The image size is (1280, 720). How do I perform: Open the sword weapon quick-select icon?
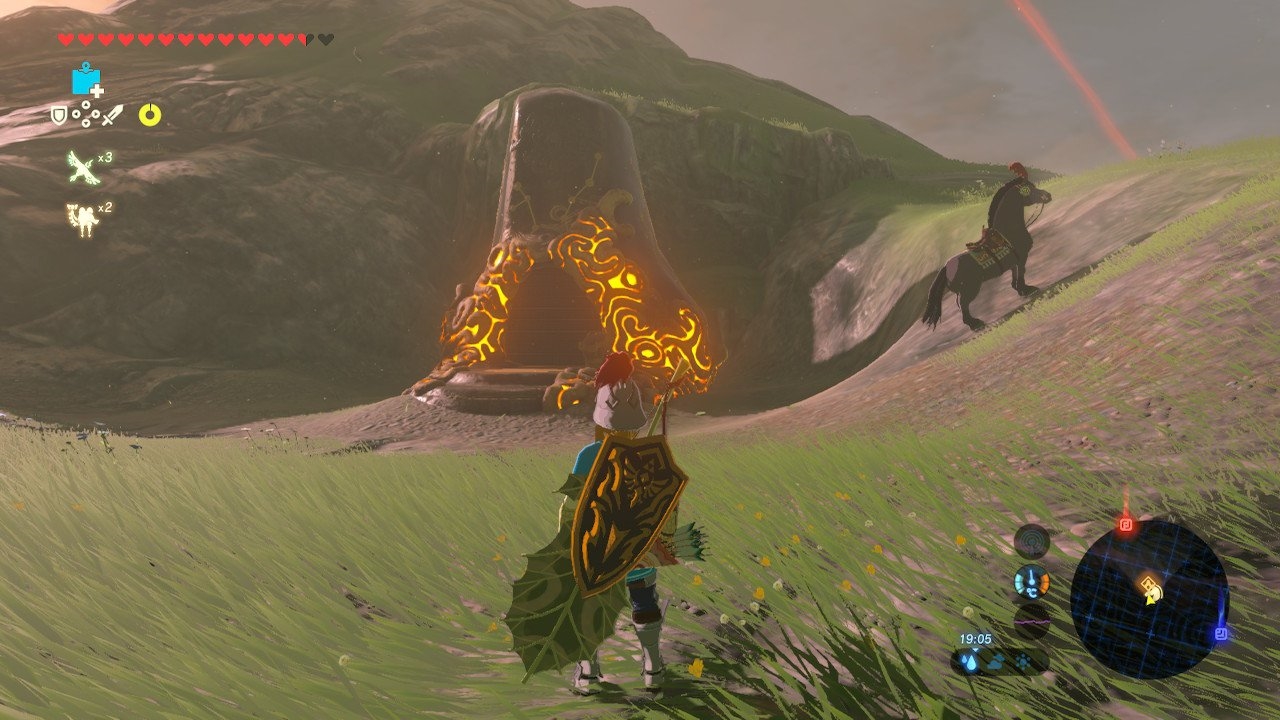(112, 116)
